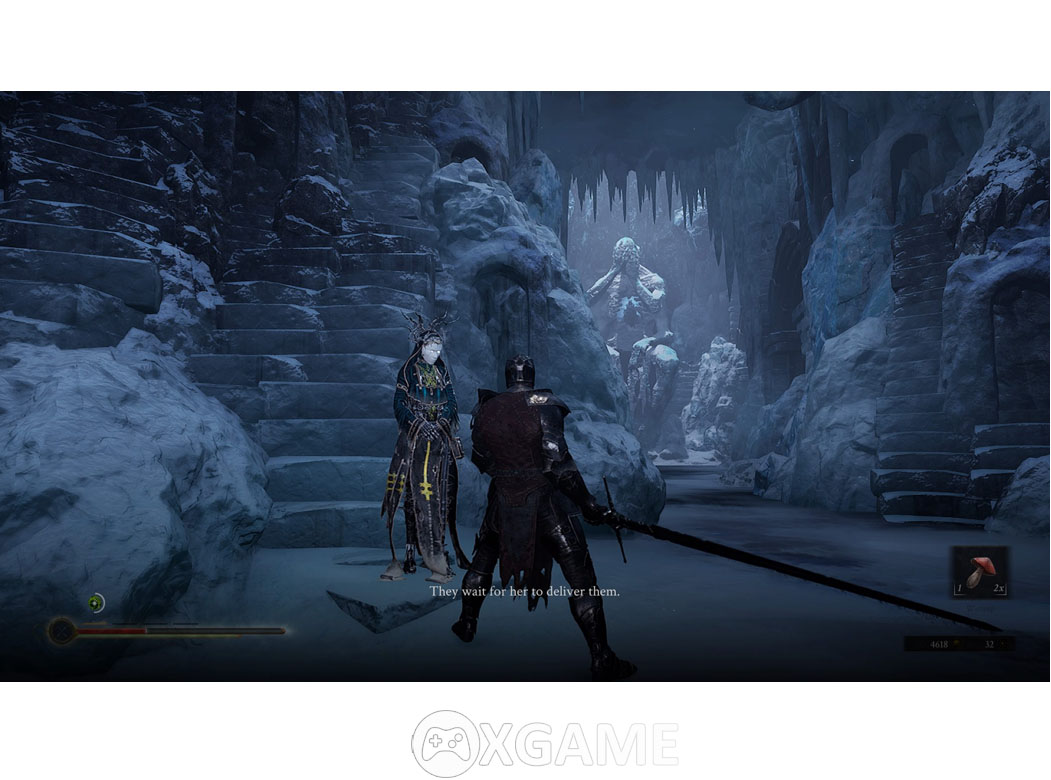Click the green status effect icon

tap(96, 602)
